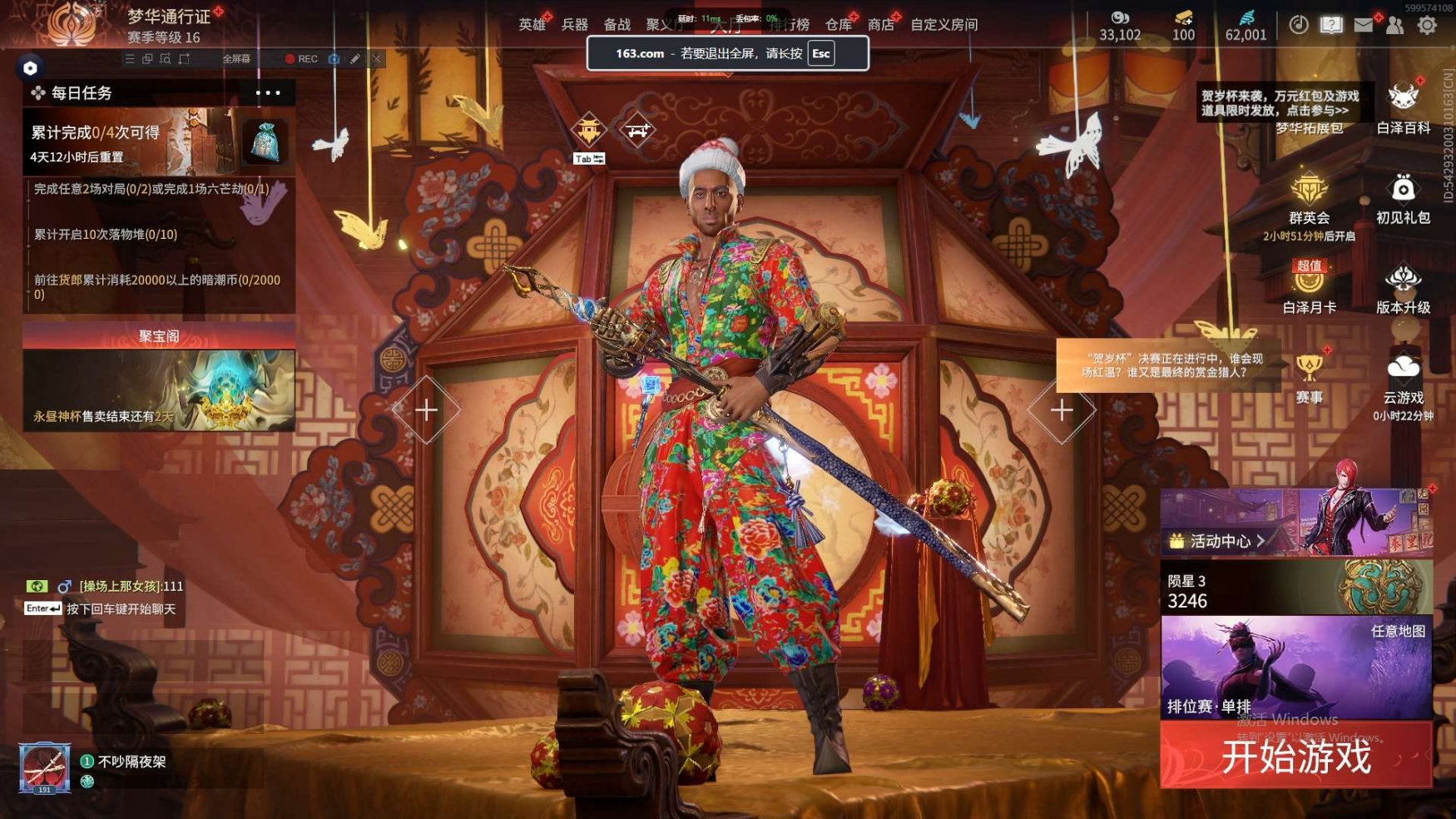Select the 自定义房间 custom room tab
This screenshot has height=819, width=1456.
[x=943, y=25]
